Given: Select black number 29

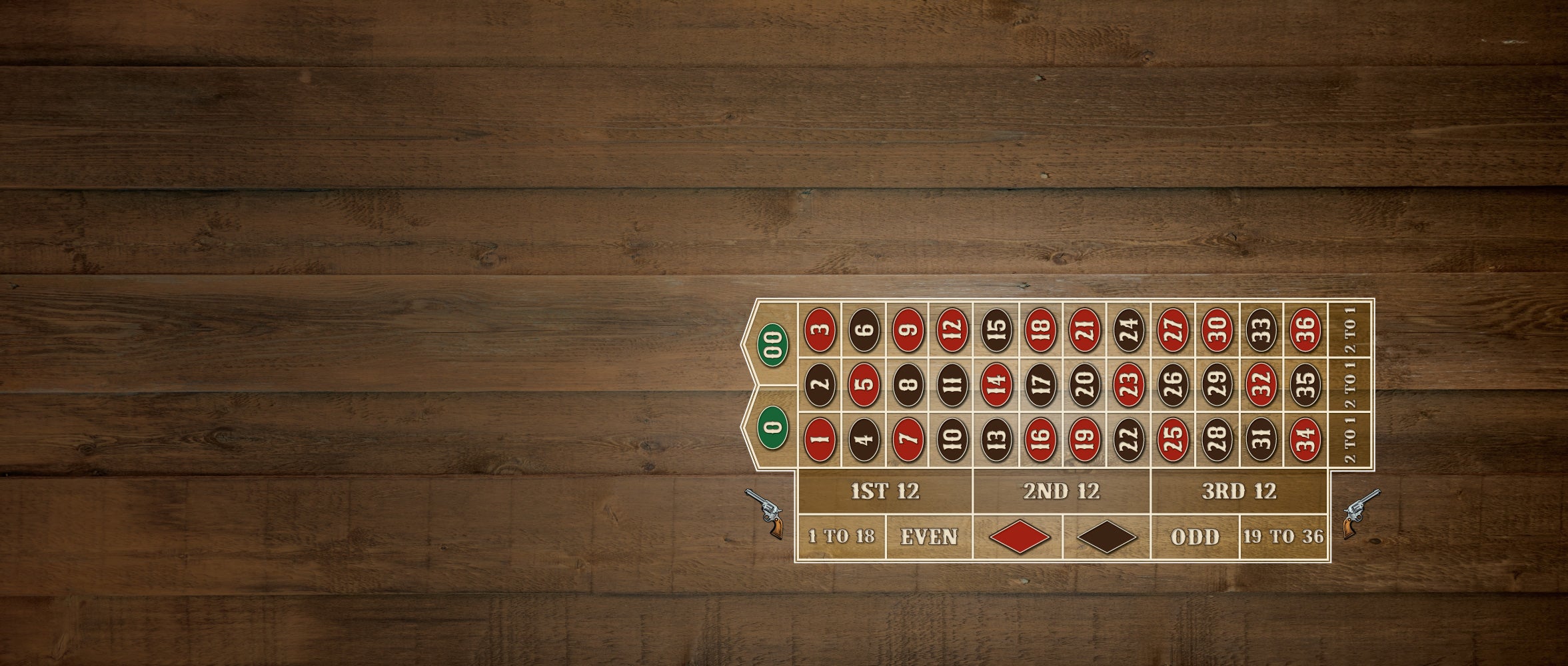Looking at the screenshot, I should click(x=1217, y=383).
